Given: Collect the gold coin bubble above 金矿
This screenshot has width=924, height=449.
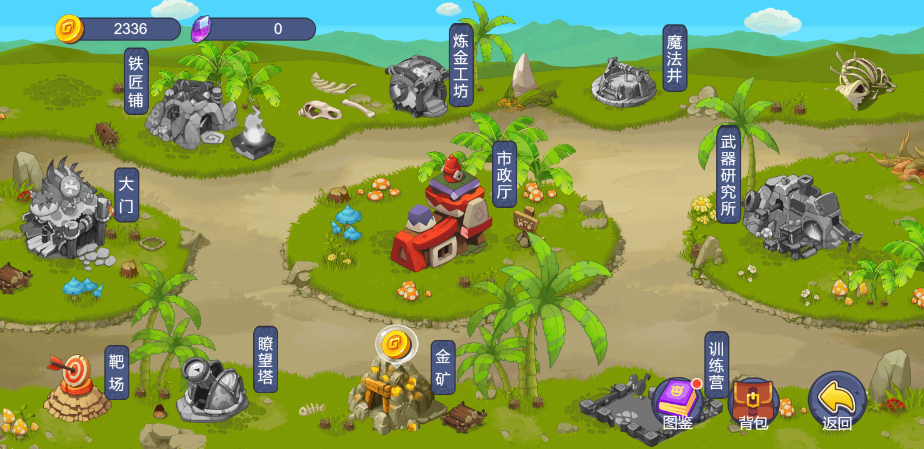Looking at the screenshot, I should coord(395,345).
